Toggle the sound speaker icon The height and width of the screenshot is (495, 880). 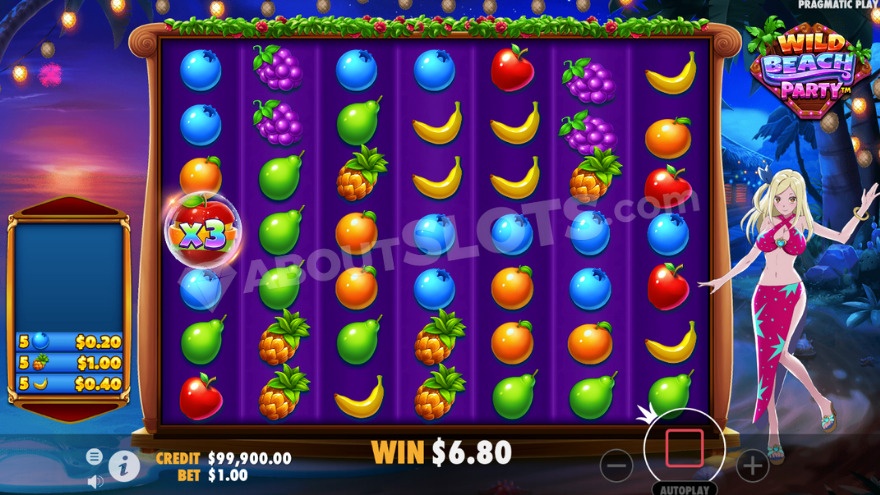point(95,481)
